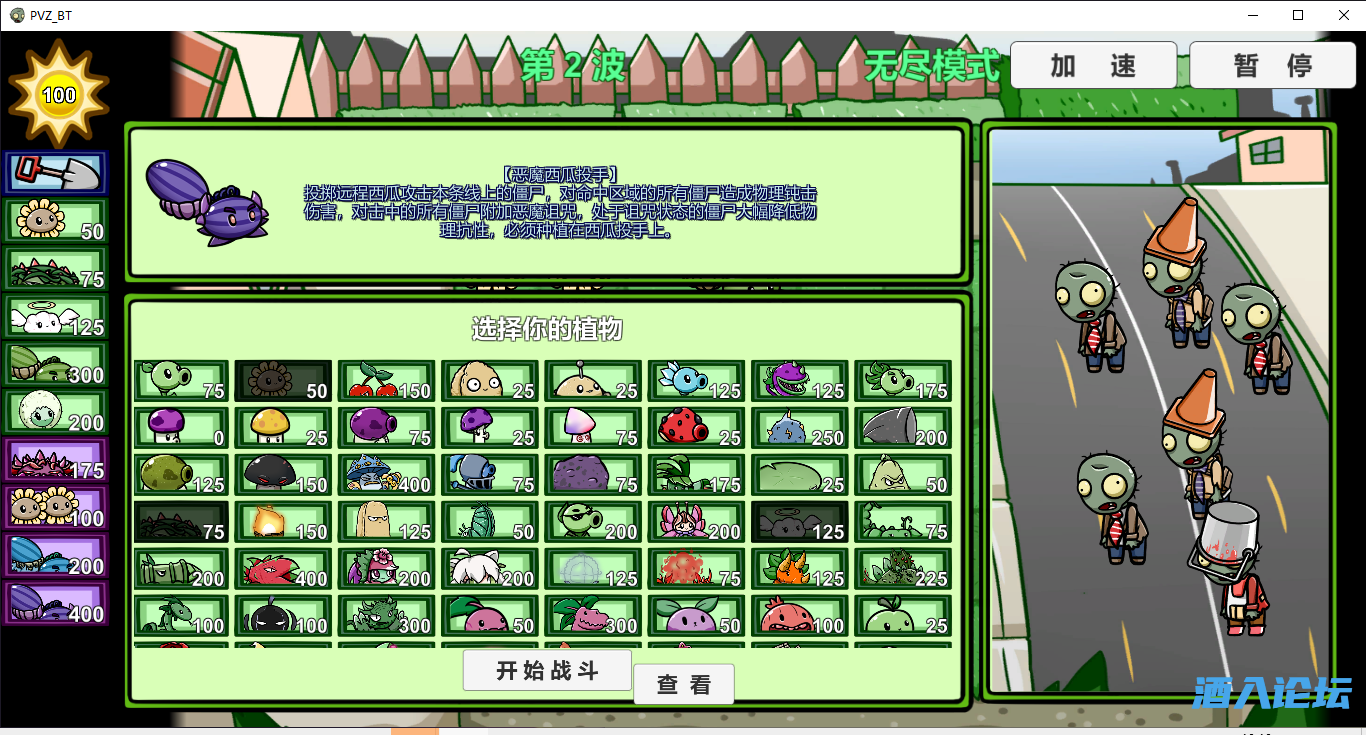1366x735 pixels.
Task: Choose the Doom-shroom seed packet costing 200
Action: (901, 427)
